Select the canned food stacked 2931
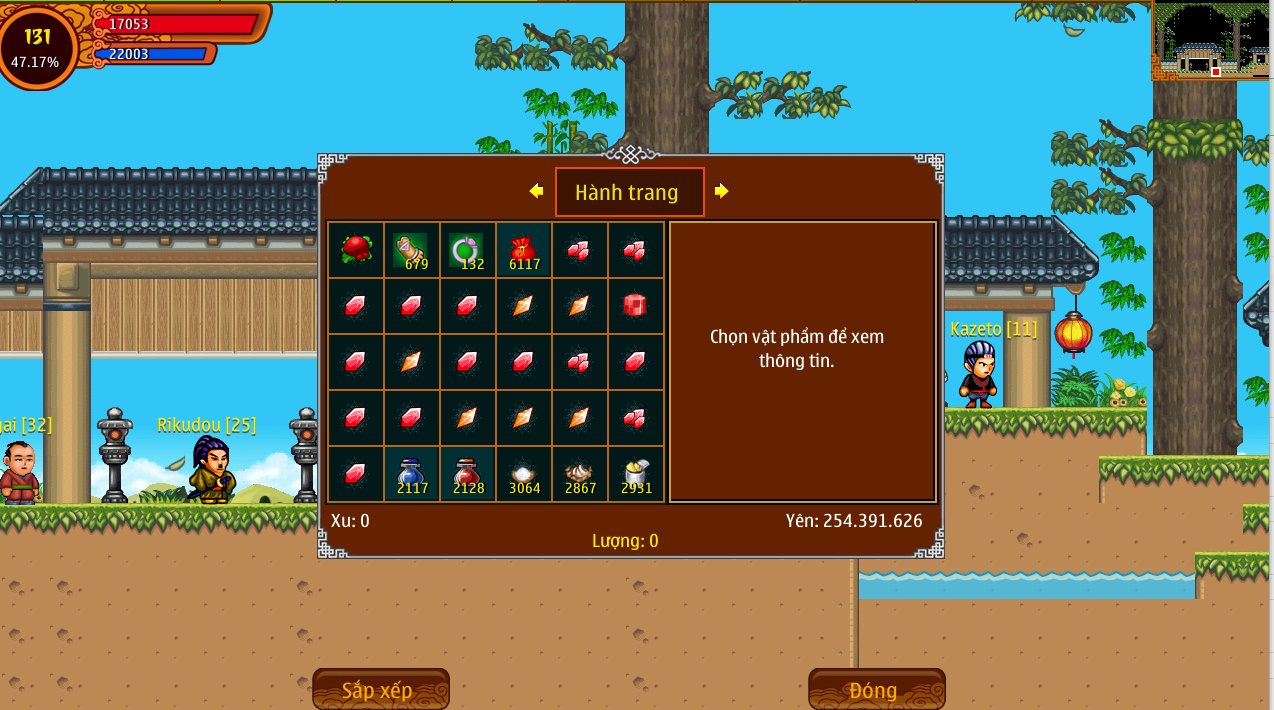This screenshot has width=1274, height=710. (635, 475)
